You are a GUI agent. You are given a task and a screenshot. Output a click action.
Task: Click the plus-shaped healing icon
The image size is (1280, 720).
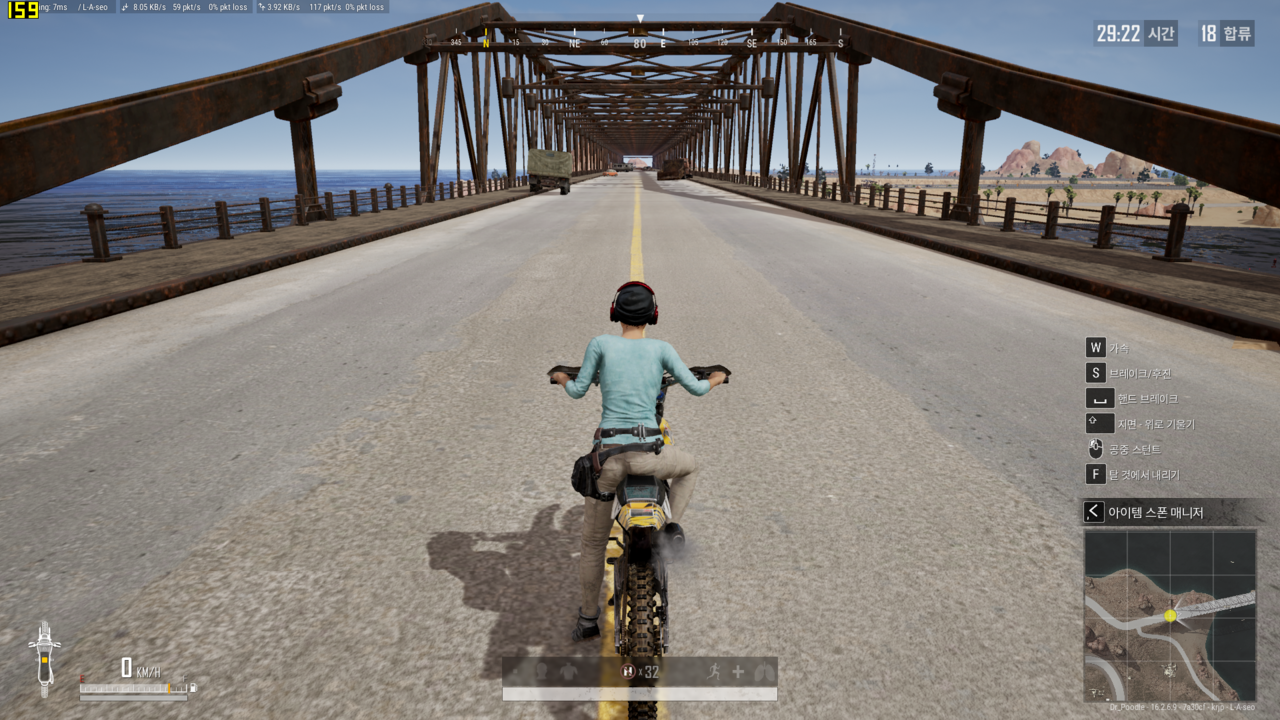pos(738,672)
